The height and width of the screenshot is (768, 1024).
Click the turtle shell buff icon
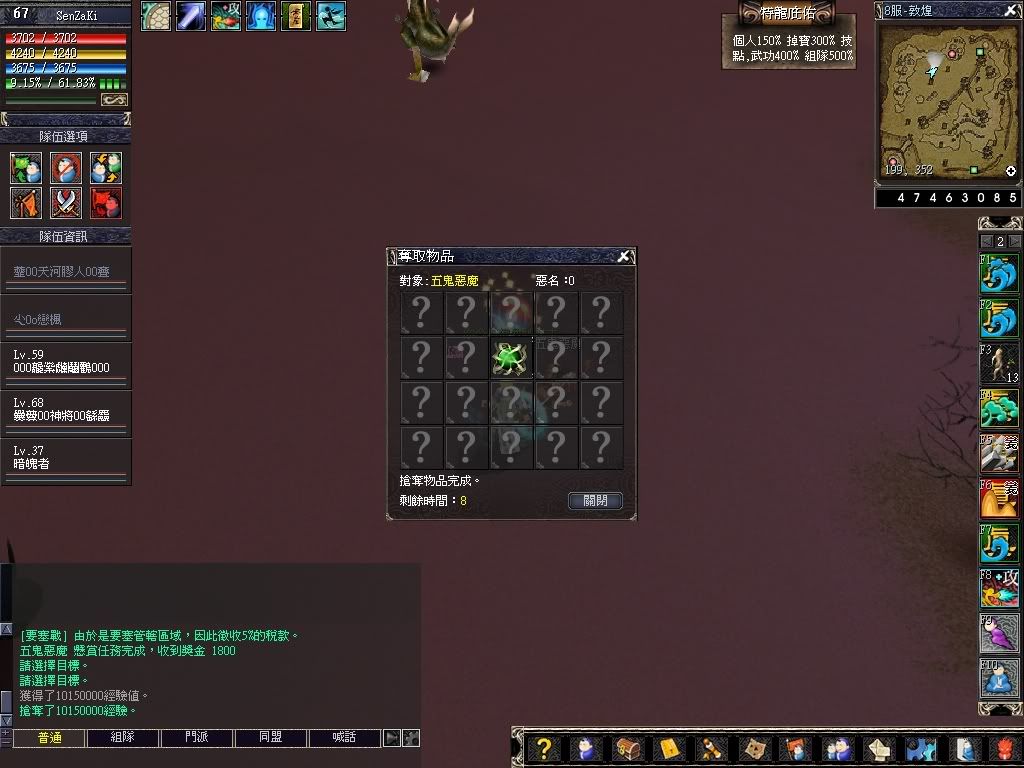pos(155,16)
